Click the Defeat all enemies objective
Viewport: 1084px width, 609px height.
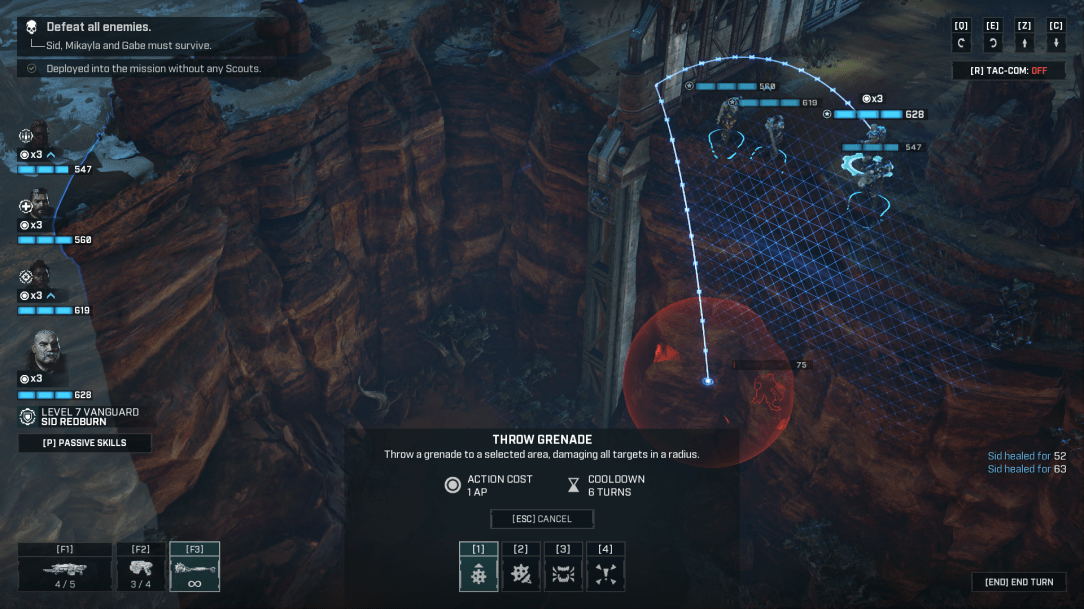[98, 27]
